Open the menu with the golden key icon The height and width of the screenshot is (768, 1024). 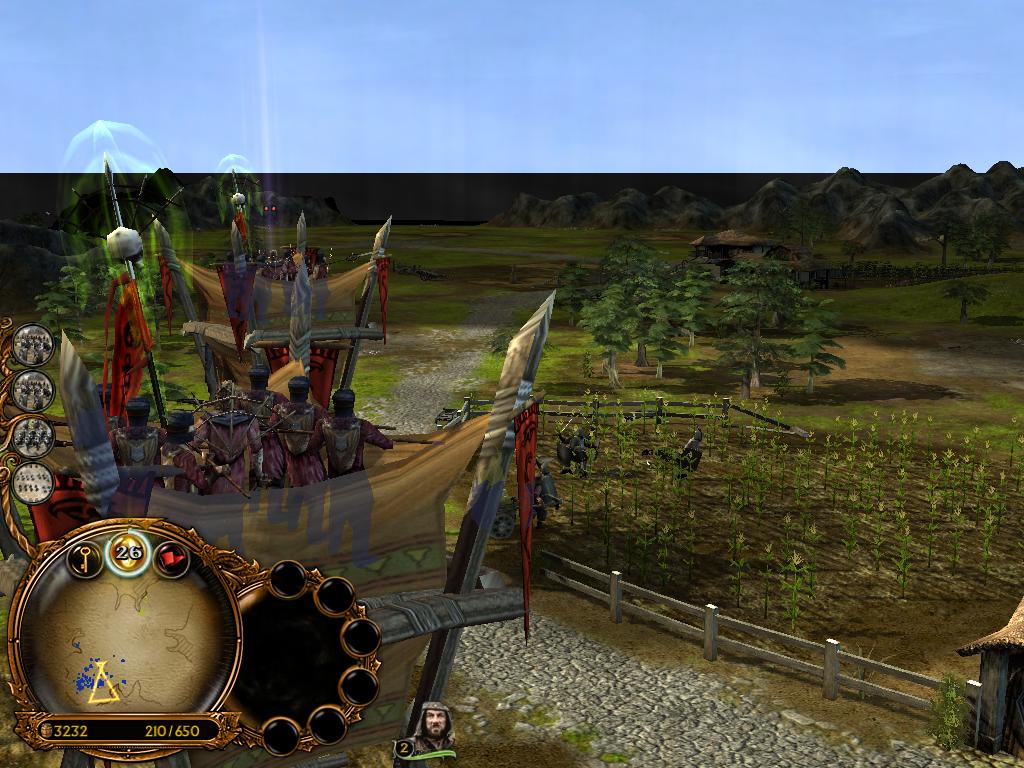click(85, 558)
